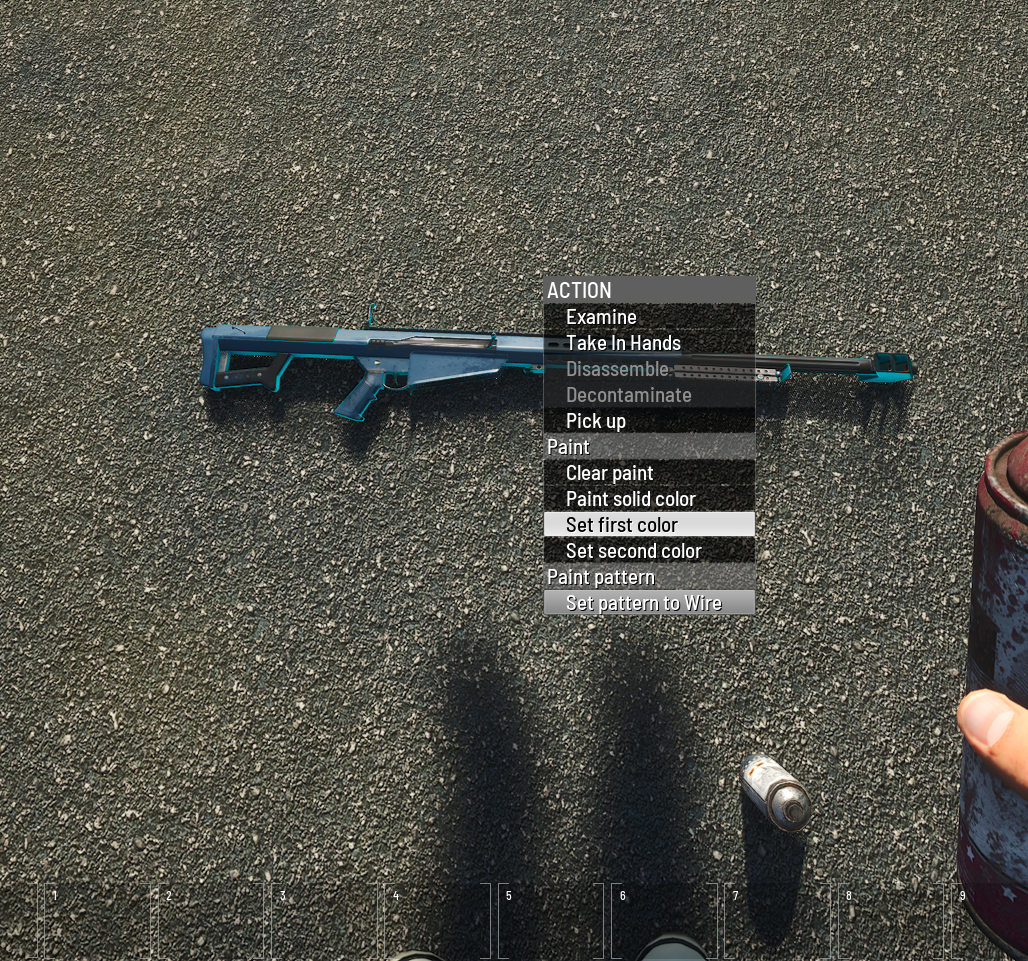The image size is (1028, 961).
Task: Choose the Set second color option
Action: coord(633,551)
